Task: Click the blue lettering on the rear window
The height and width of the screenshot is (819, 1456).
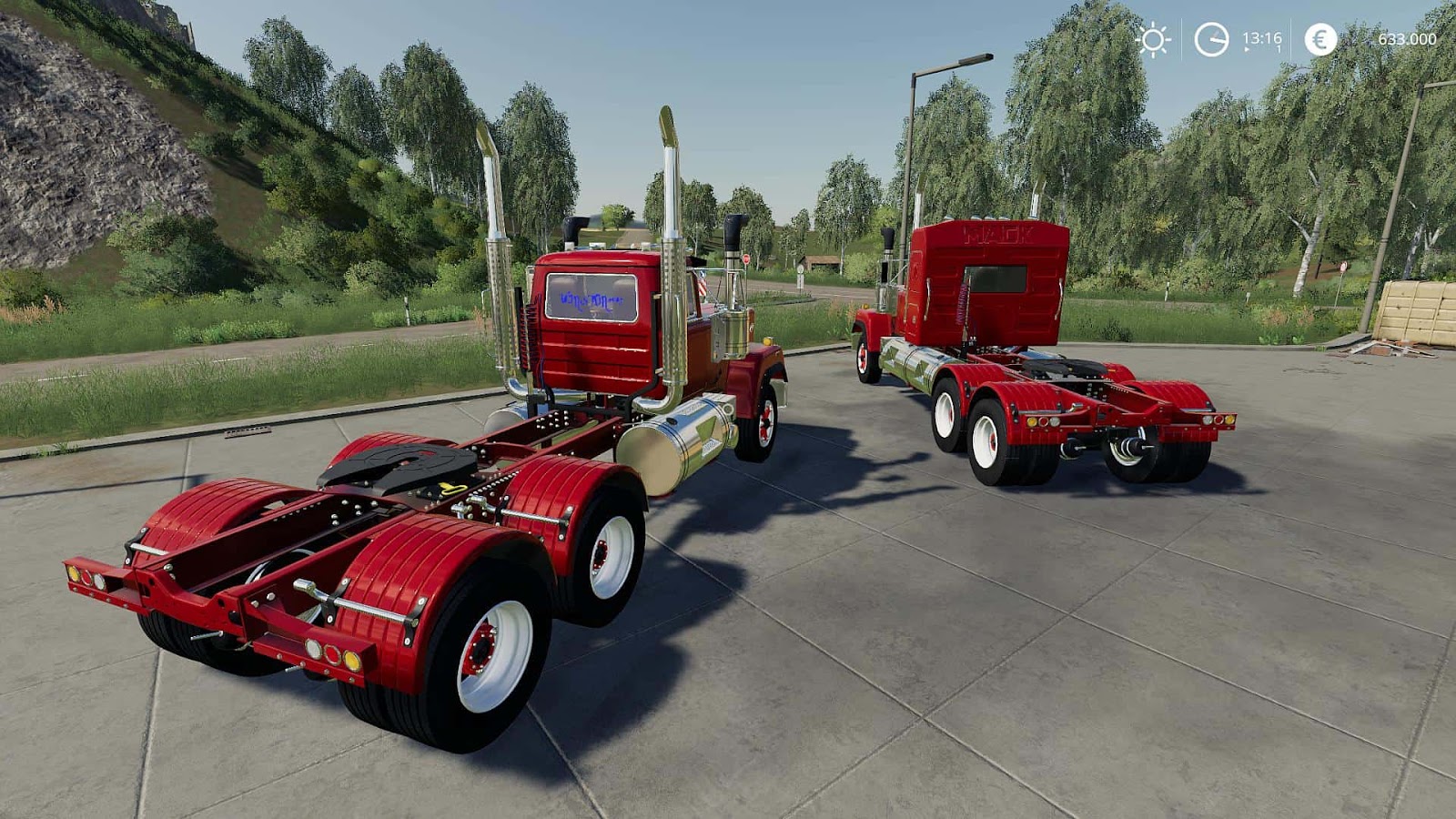Action: pyautogui.click(x=591, y=302)
